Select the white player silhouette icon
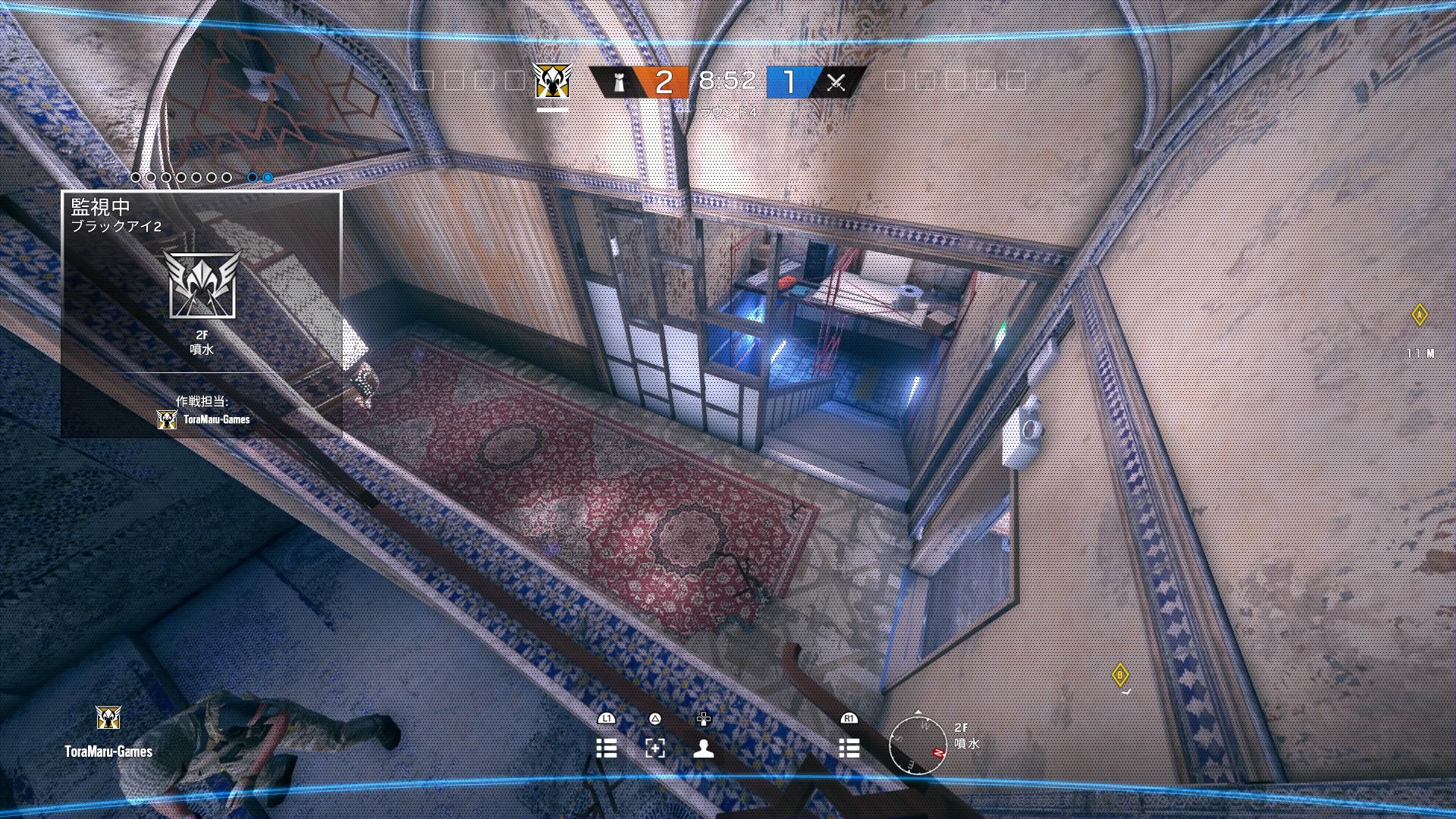 pyautogui.click(x=705, y=748)
